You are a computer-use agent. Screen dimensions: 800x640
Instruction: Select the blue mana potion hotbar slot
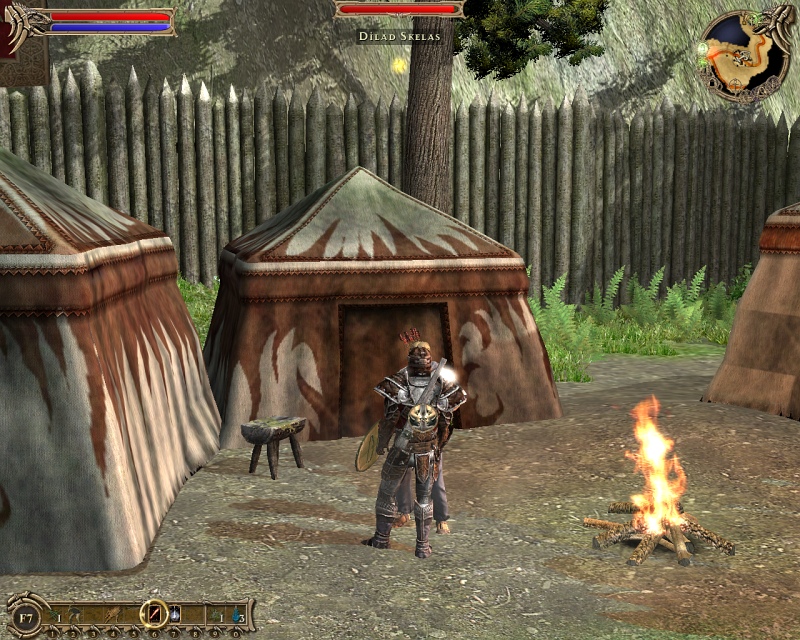coord(238,613)
